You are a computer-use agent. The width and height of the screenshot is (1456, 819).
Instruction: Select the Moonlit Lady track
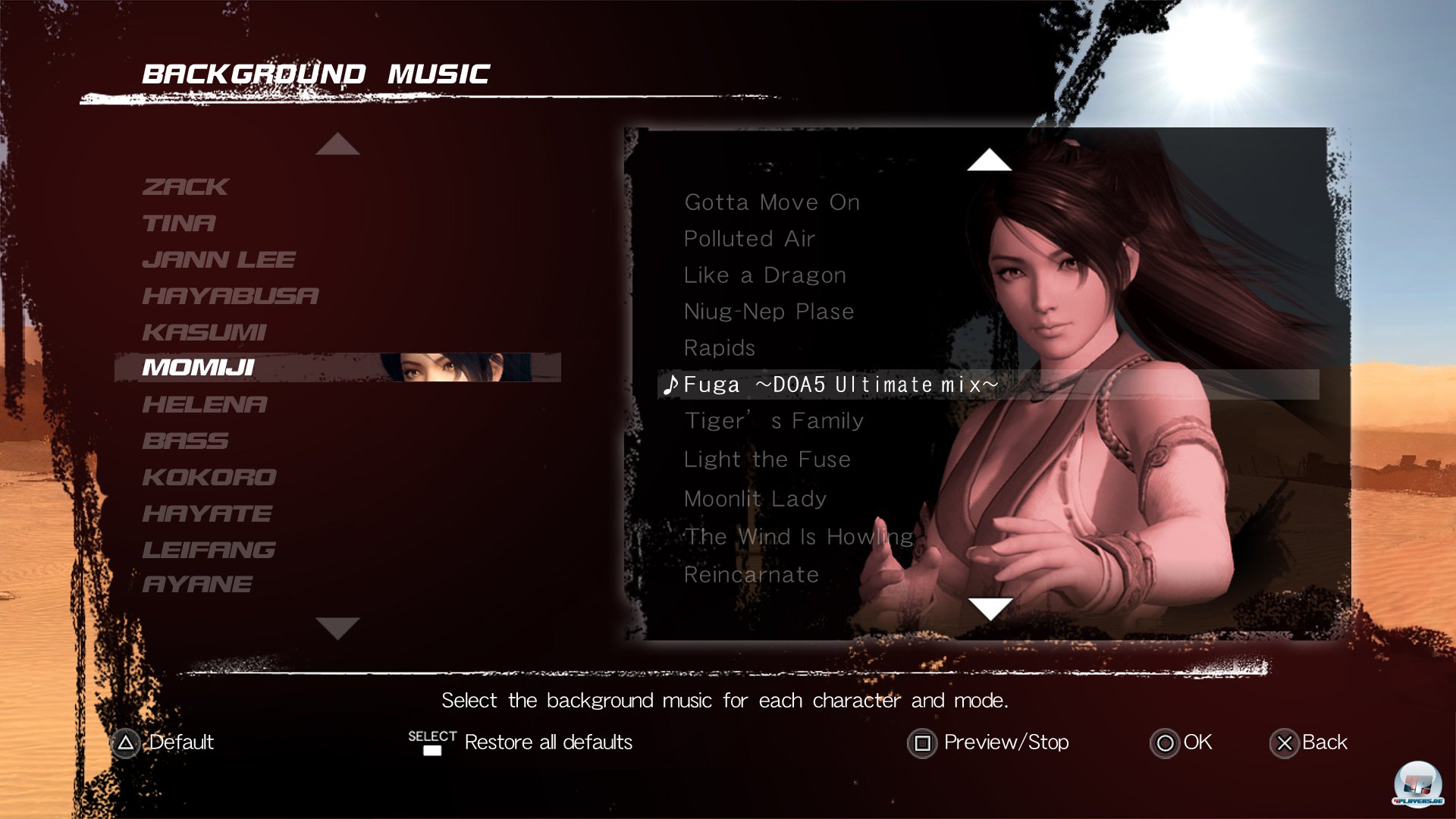[755, 499]
